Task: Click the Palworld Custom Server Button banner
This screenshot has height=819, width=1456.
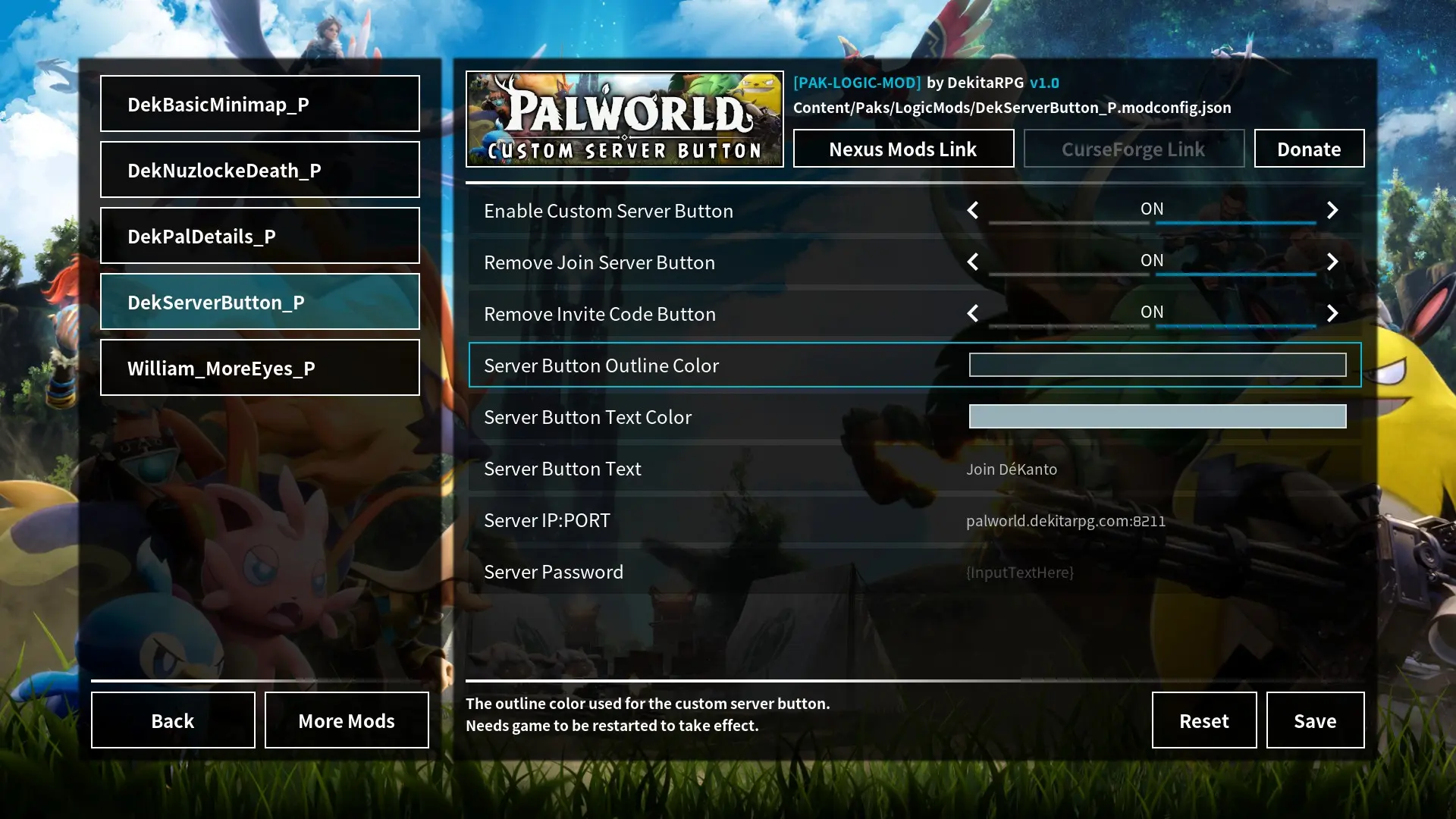Action: pyautogui.click(x=624, y=118)
